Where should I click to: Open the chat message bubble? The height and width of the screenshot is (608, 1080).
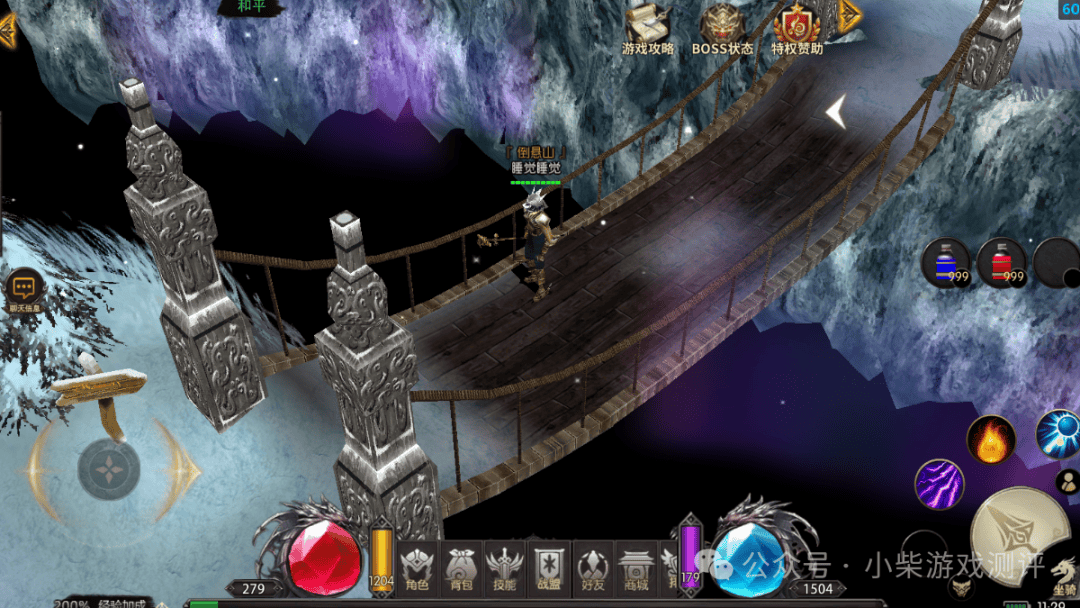coord(23,288)
